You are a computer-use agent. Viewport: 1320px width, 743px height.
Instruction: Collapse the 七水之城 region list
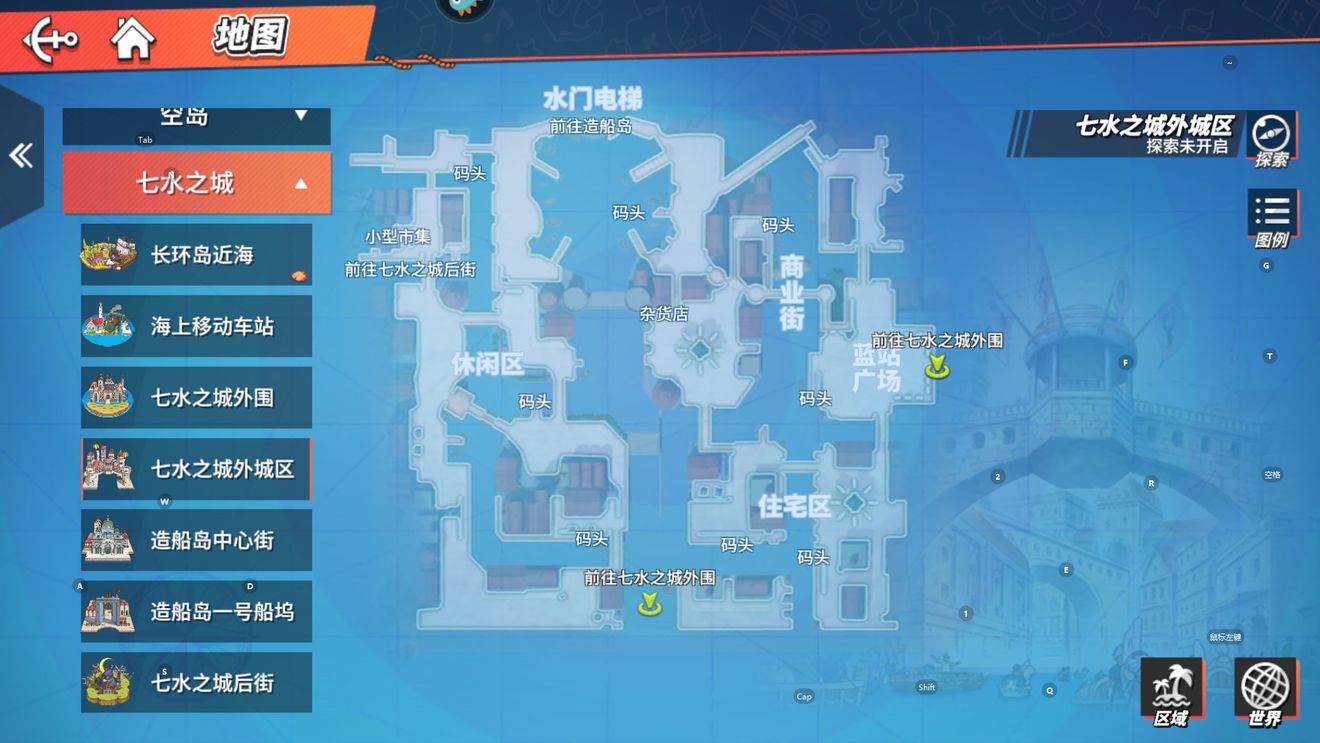(196, 183)
